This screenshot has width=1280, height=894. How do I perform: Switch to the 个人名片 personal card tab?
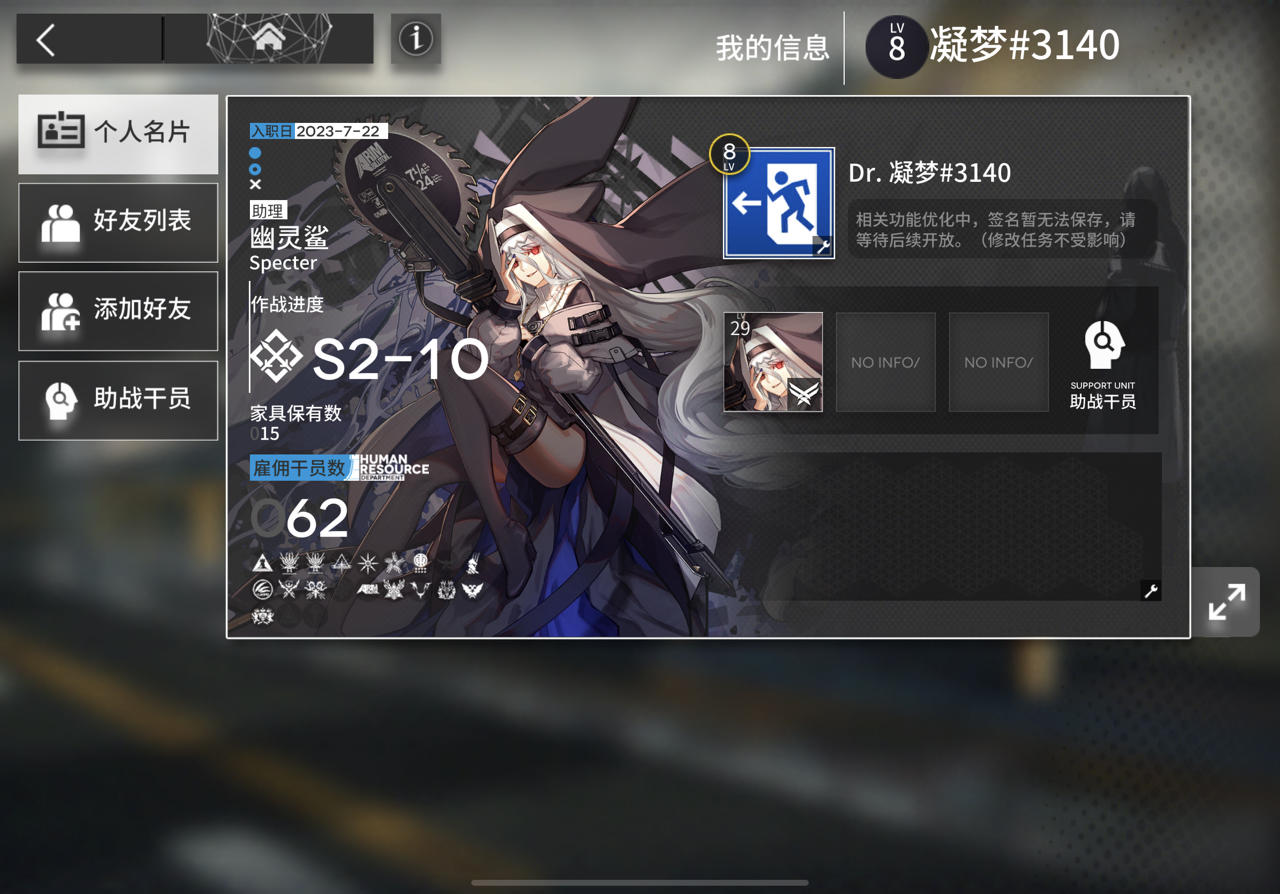pos(118,134)
